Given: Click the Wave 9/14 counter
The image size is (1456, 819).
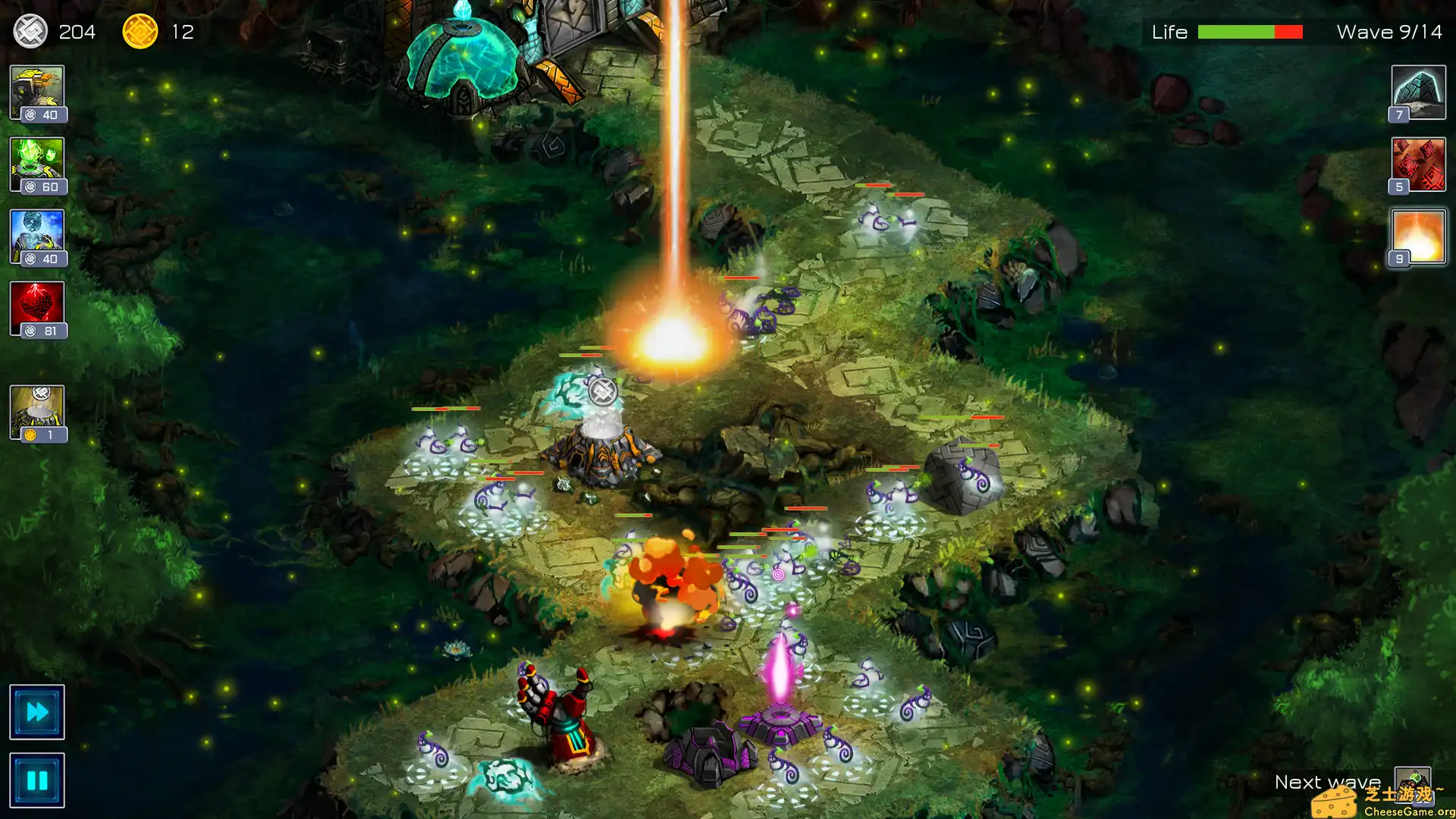Looking at the screenshot, I should pos(1388,32).
